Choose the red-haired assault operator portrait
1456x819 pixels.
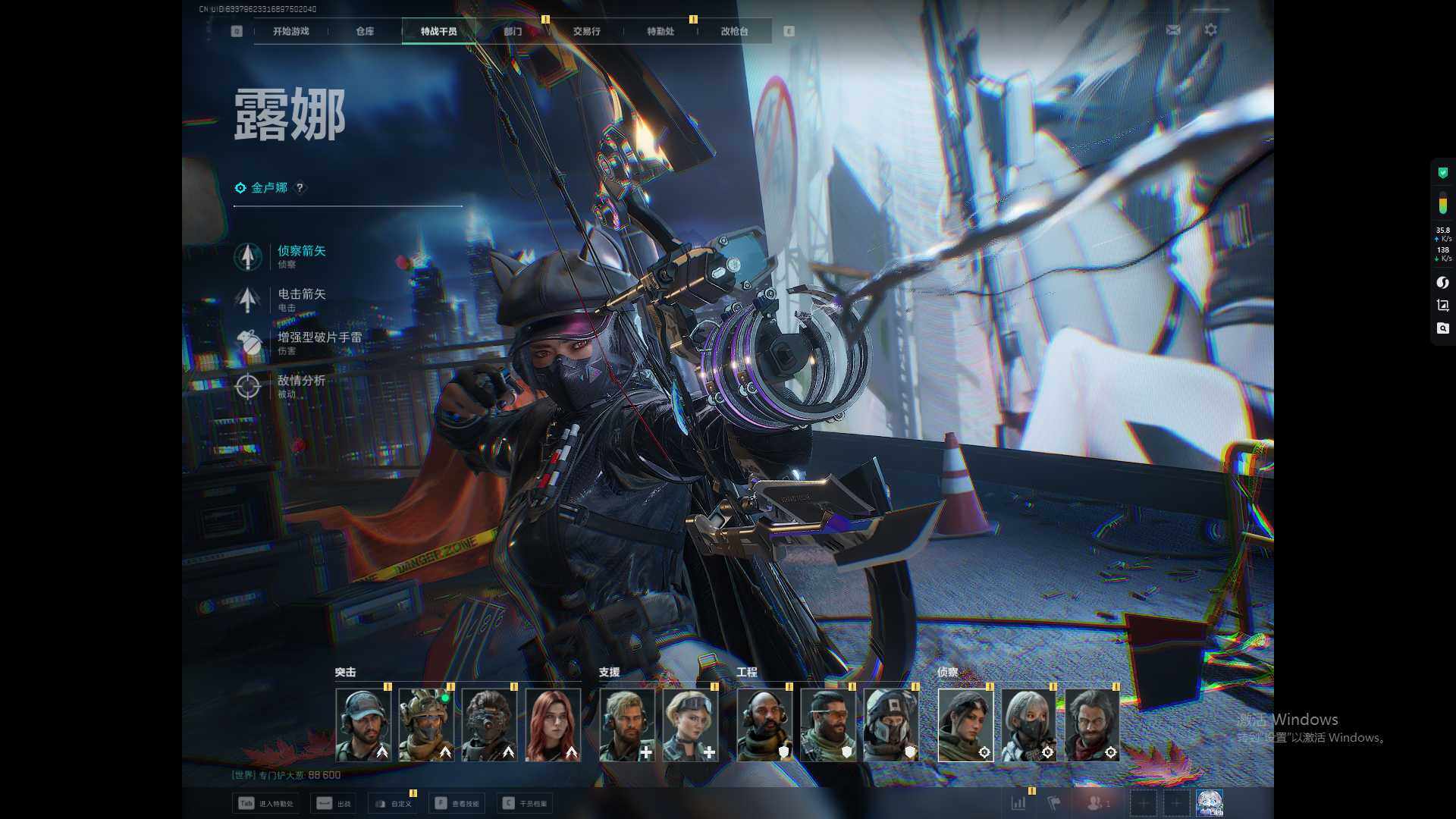[x=553, y=725]
